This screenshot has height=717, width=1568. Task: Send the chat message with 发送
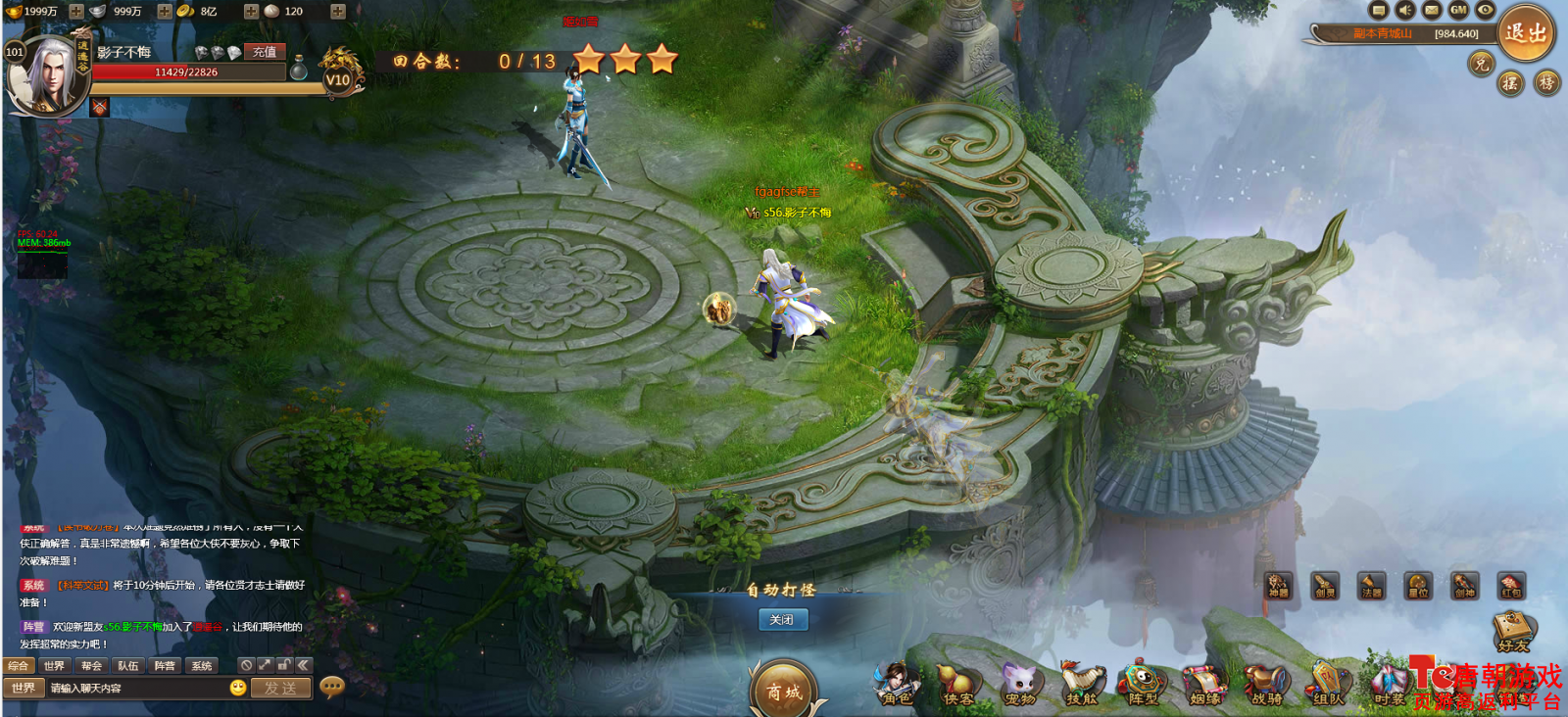pos(280,689)
